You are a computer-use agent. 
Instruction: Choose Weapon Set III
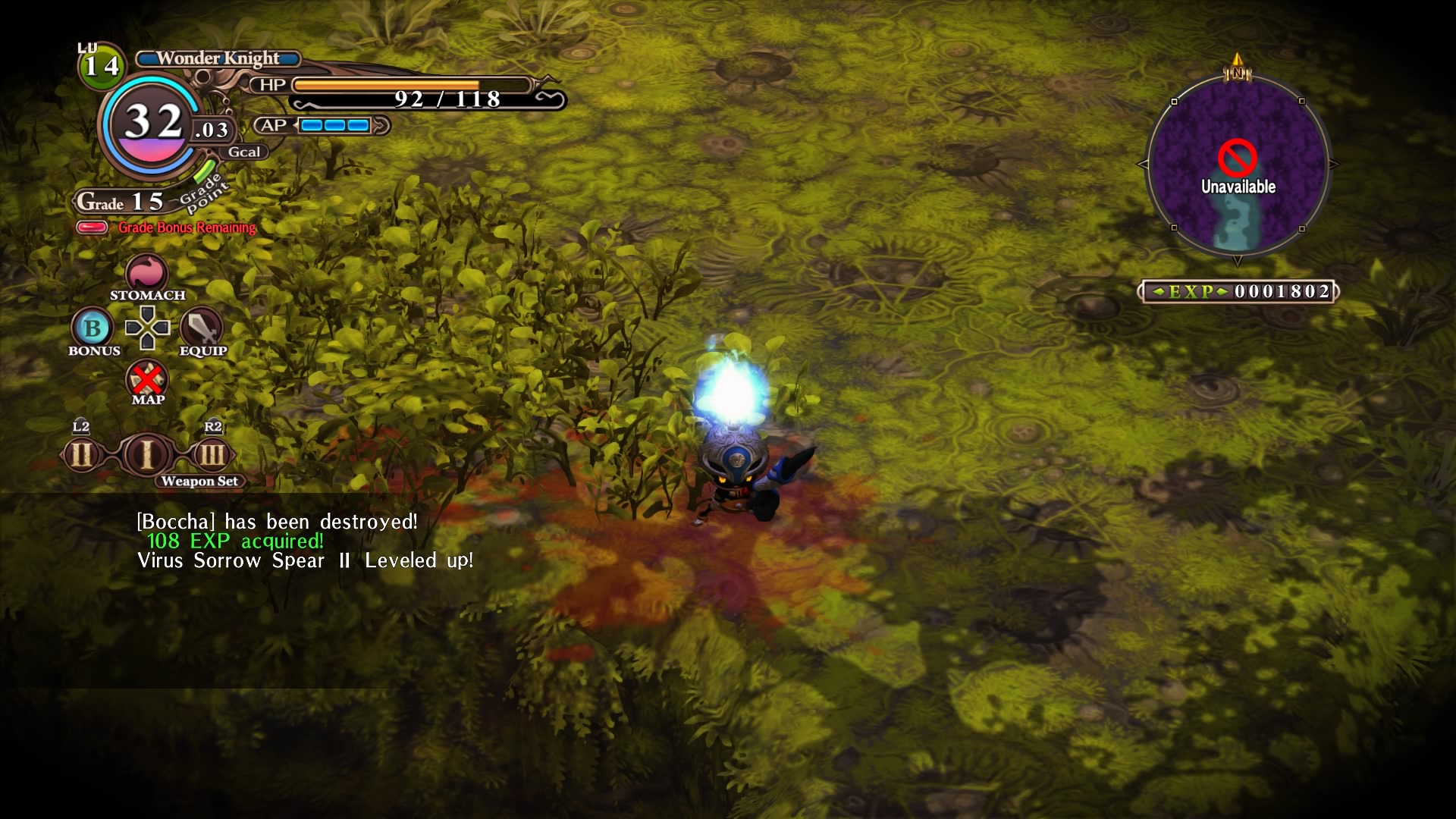click(x=212, y=456)
